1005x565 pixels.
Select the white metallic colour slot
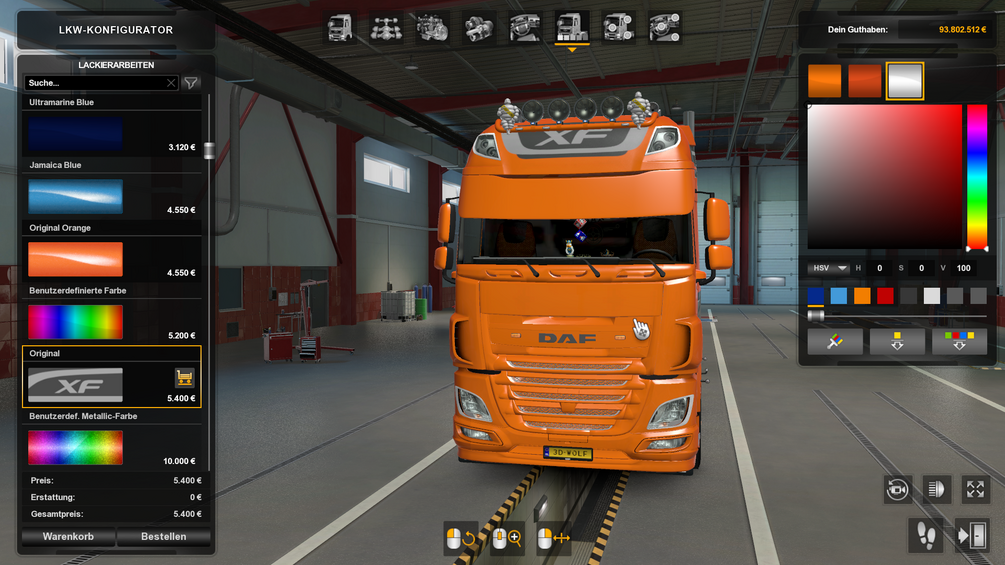[x=905, y=82]
